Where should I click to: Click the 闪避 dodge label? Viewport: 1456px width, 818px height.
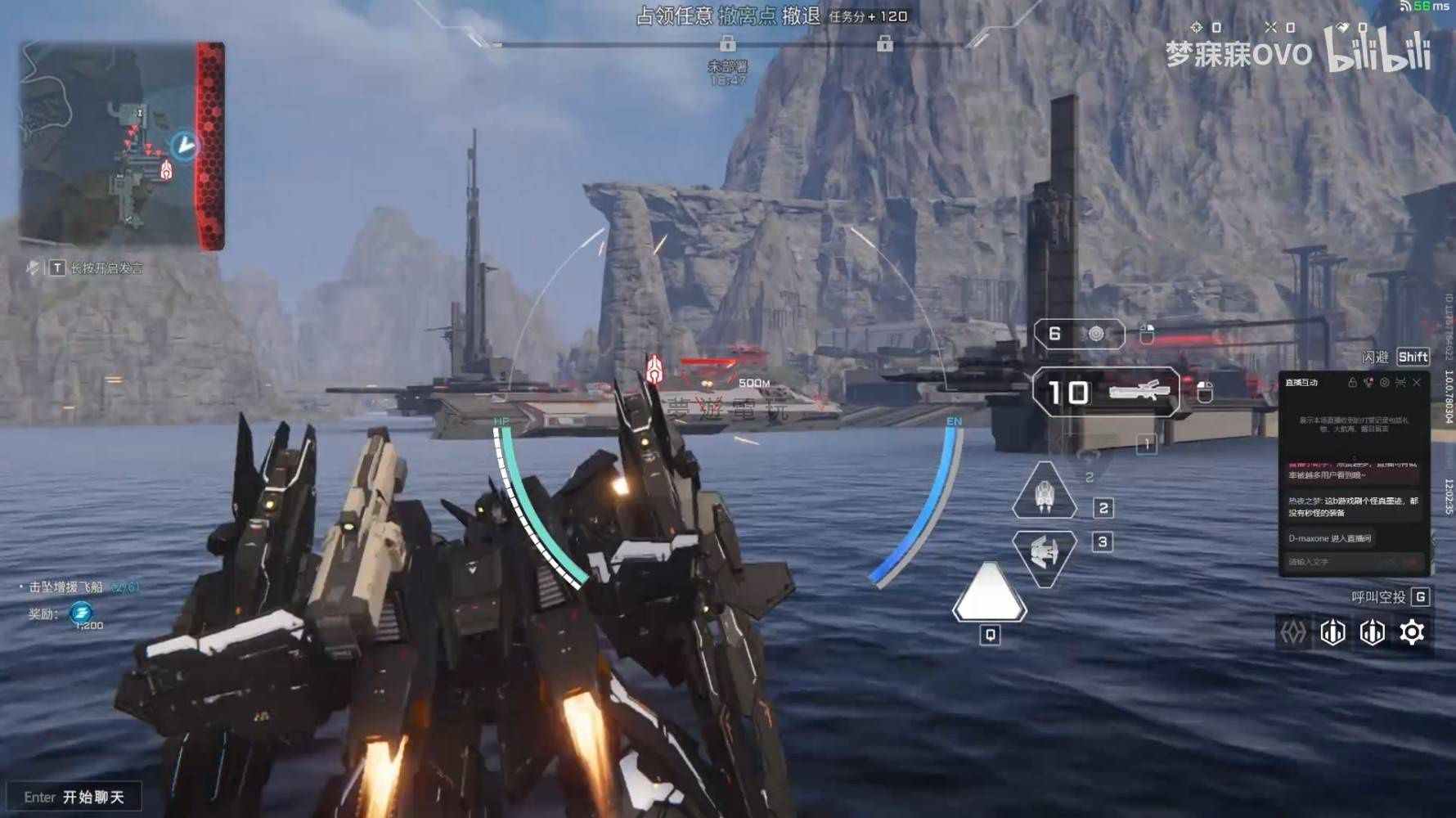(x=1375, y=357)
